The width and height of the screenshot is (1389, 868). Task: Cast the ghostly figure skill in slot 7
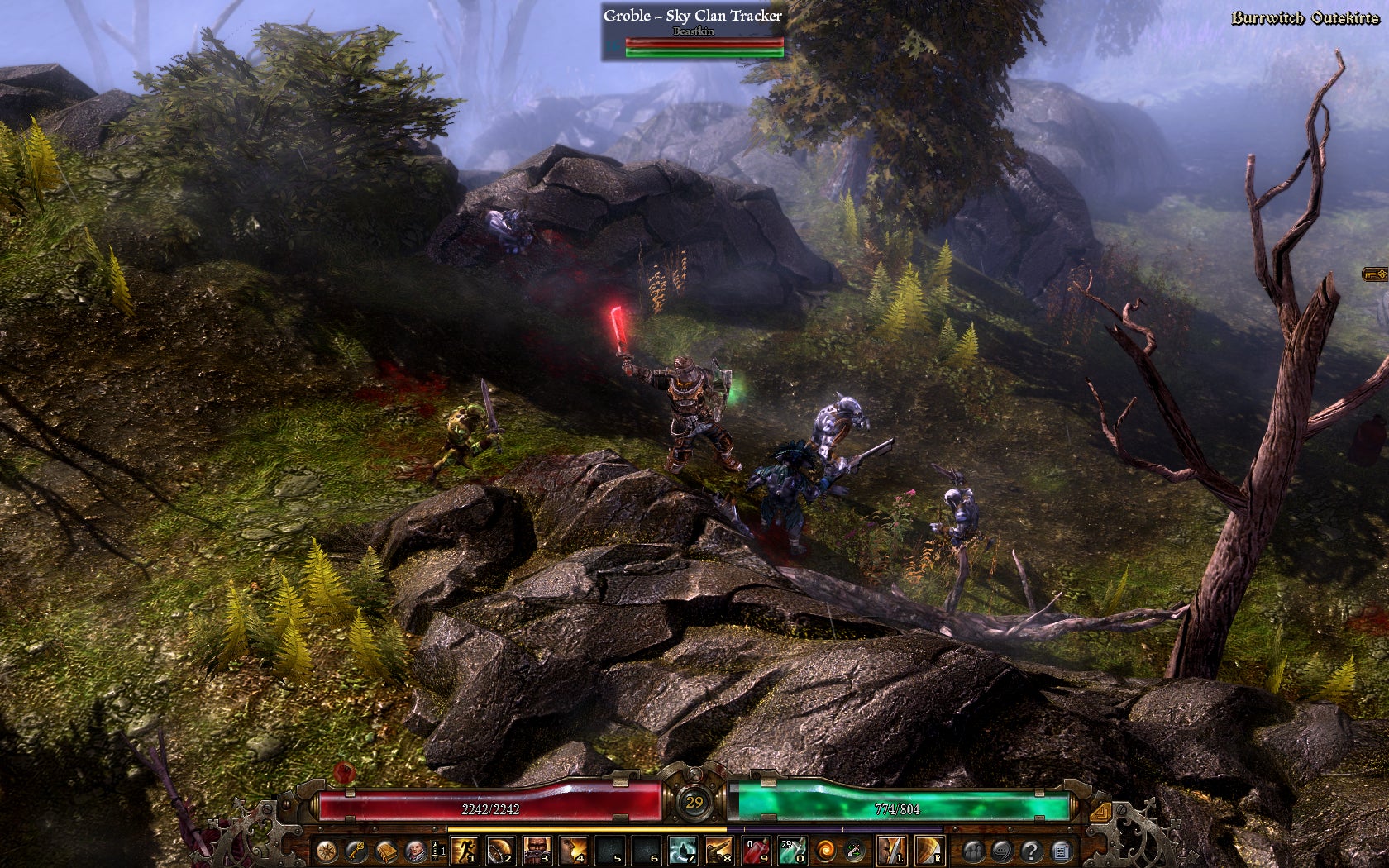point(682,851)
